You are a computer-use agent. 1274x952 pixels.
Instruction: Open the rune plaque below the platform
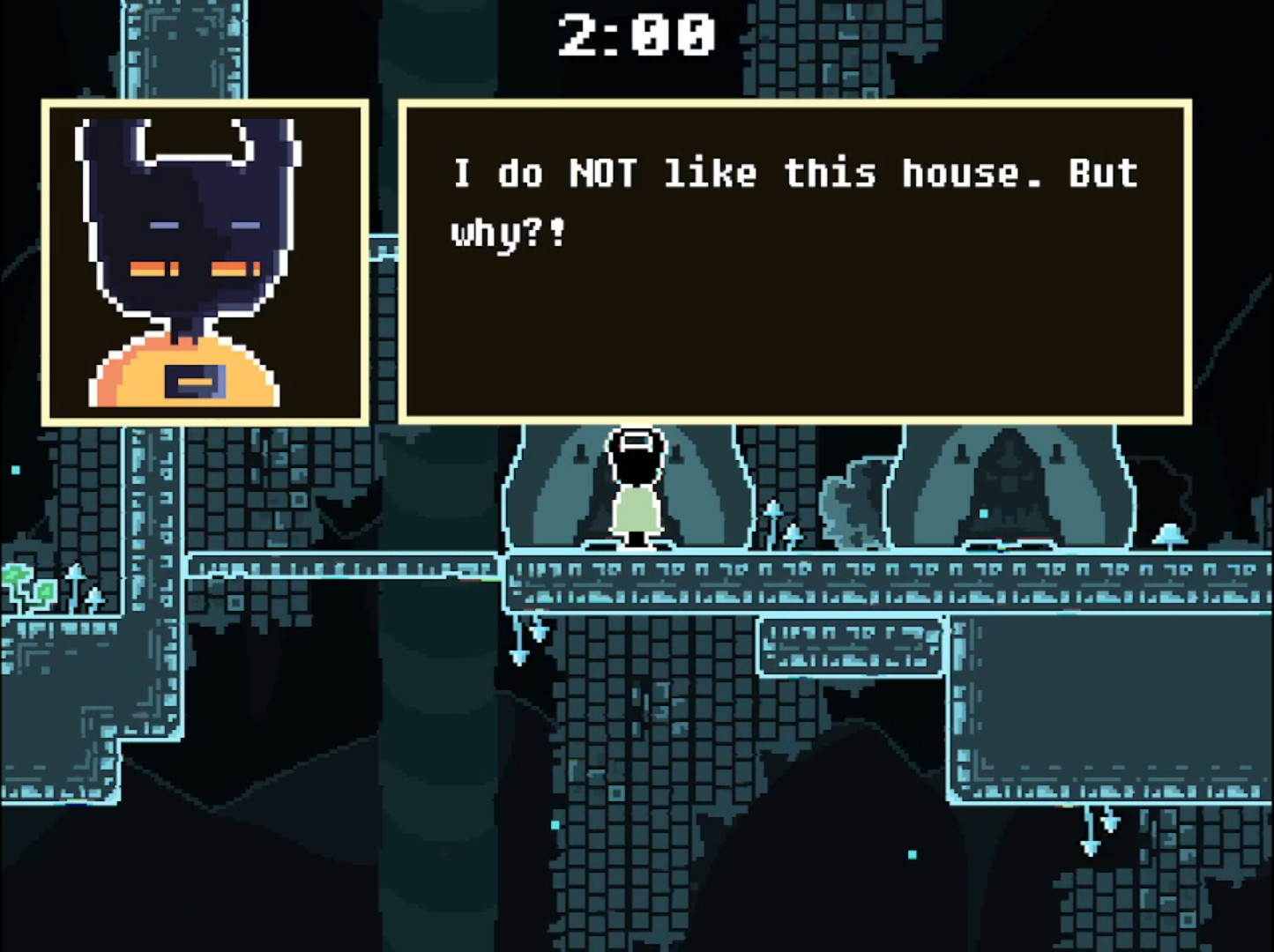849,643
